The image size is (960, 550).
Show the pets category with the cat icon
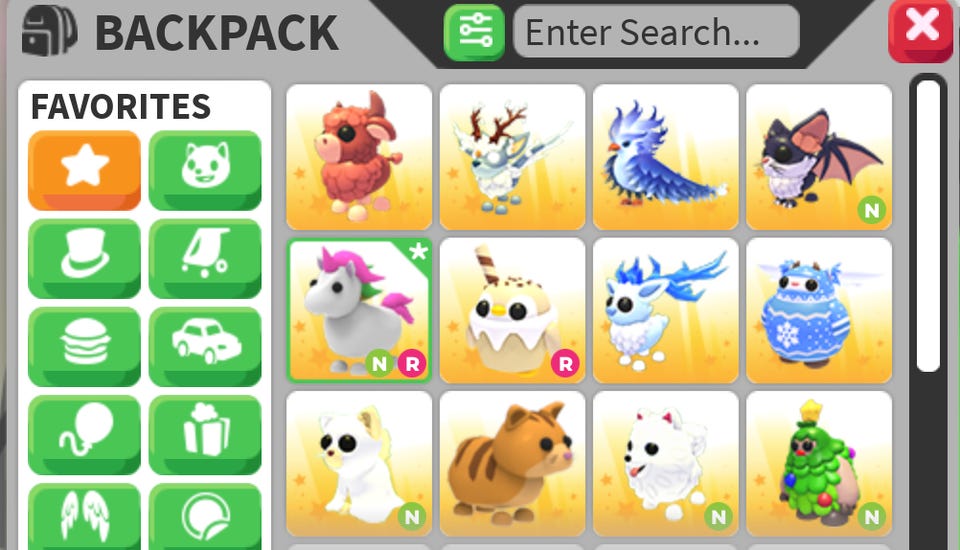[x=205, y=169]
